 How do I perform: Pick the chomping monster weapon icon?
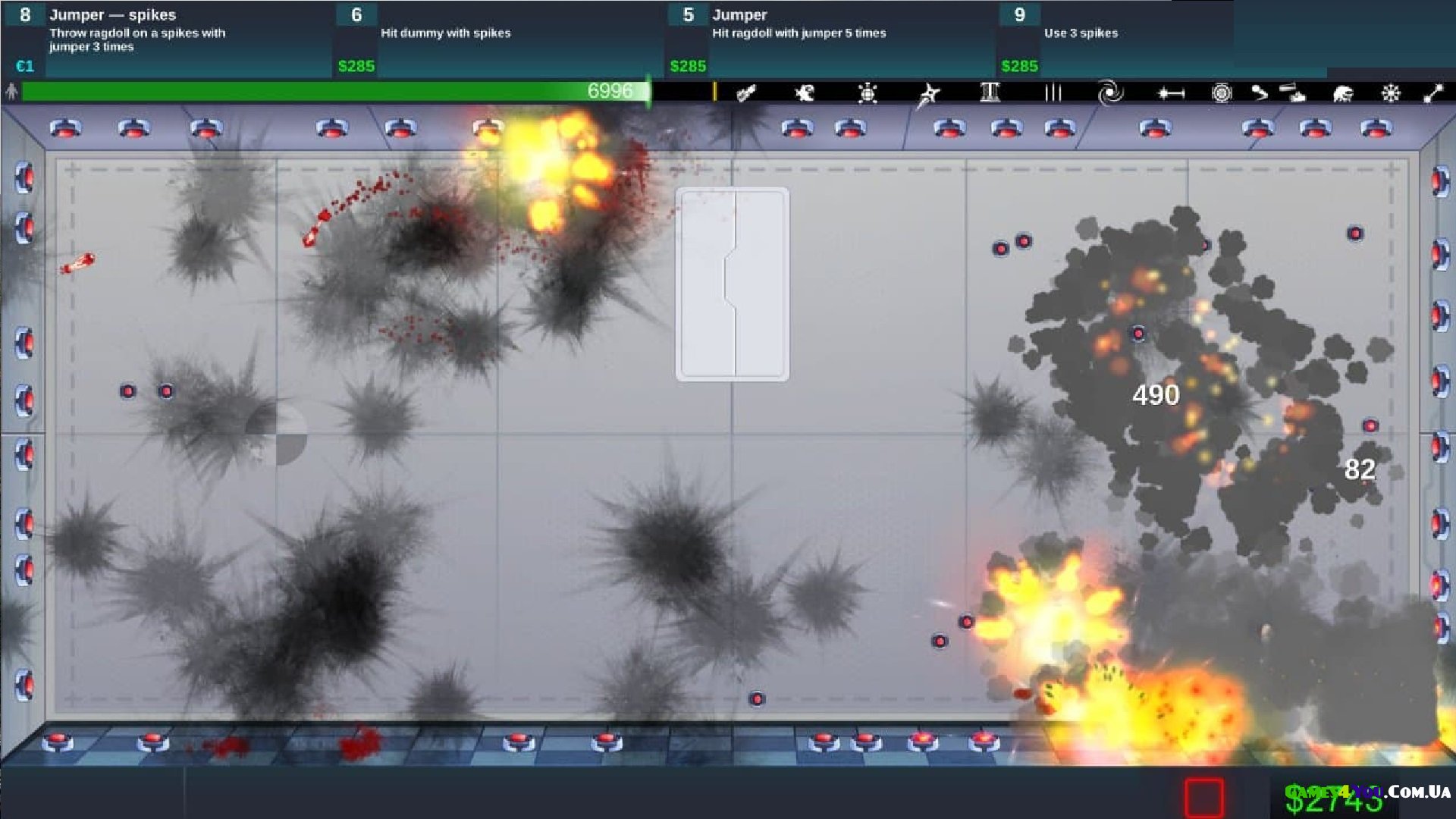[x=805, y=93]
